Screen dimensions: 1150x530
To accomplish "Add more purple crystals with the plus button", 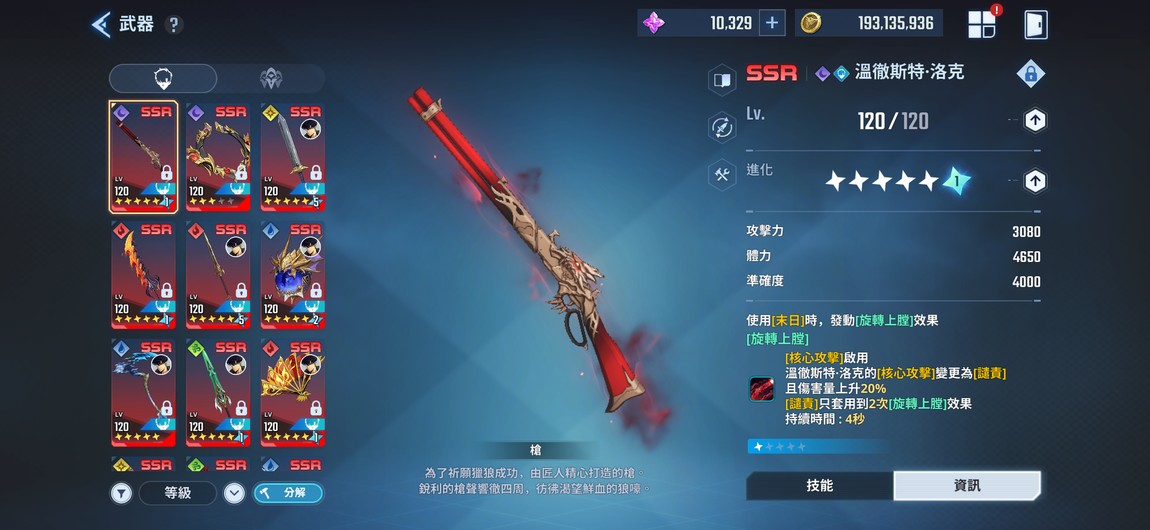I will click(x=772, y=23).
